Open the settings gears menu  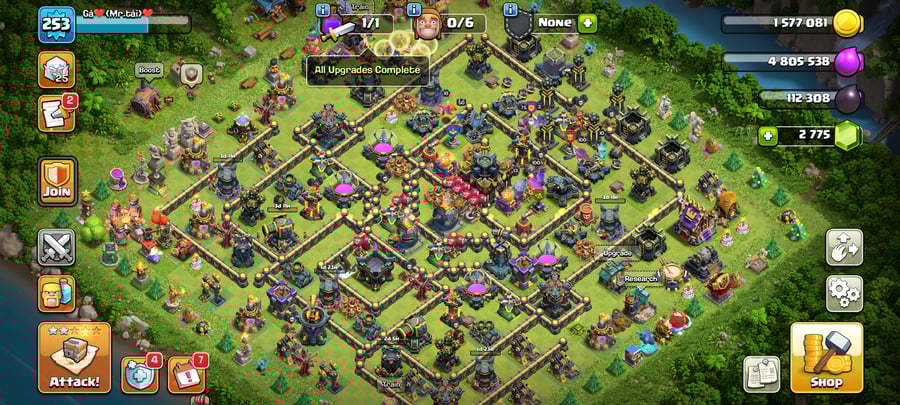(844, 293)
